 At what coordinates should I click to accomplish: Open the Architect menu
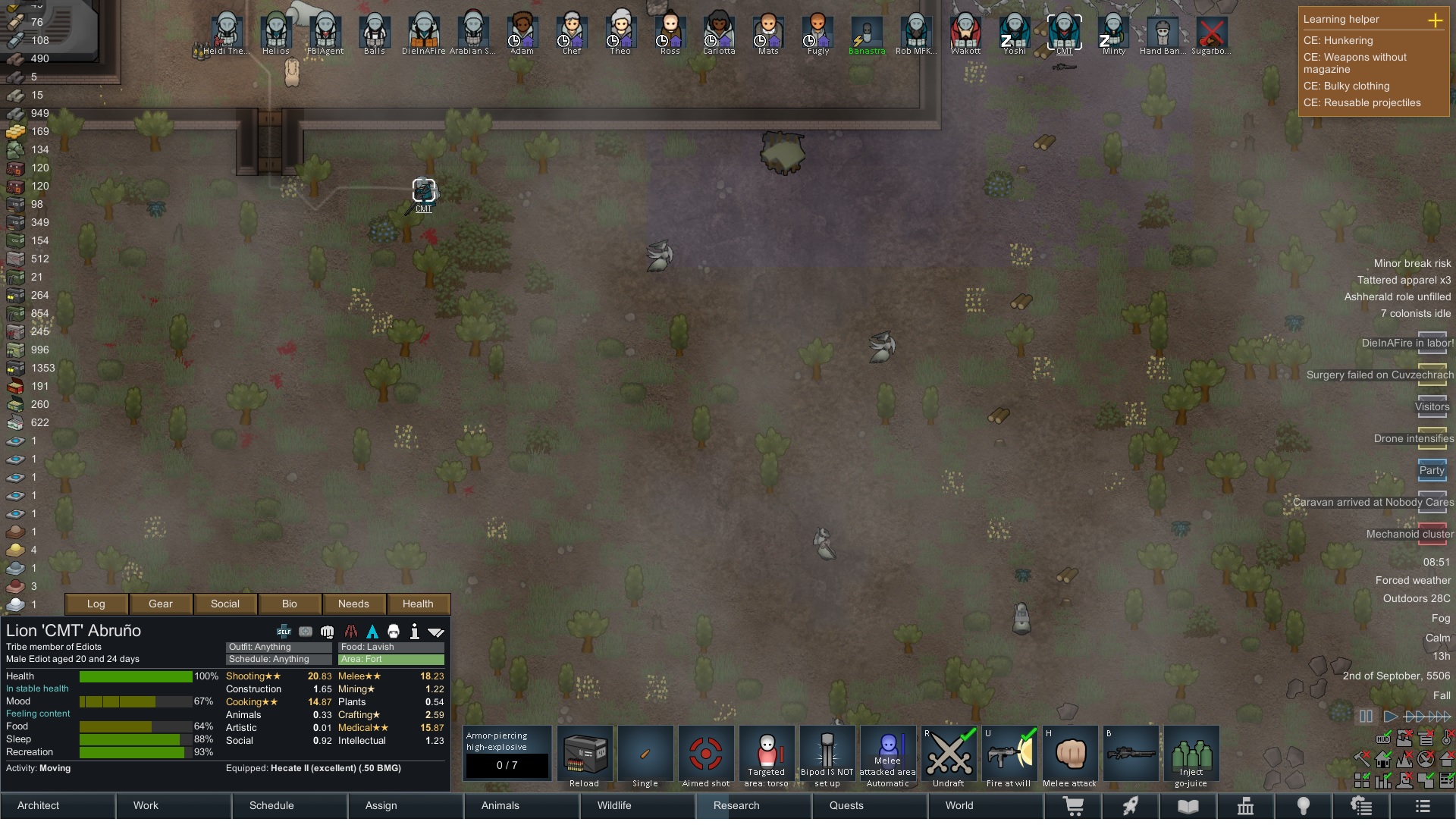coord(39,805)
